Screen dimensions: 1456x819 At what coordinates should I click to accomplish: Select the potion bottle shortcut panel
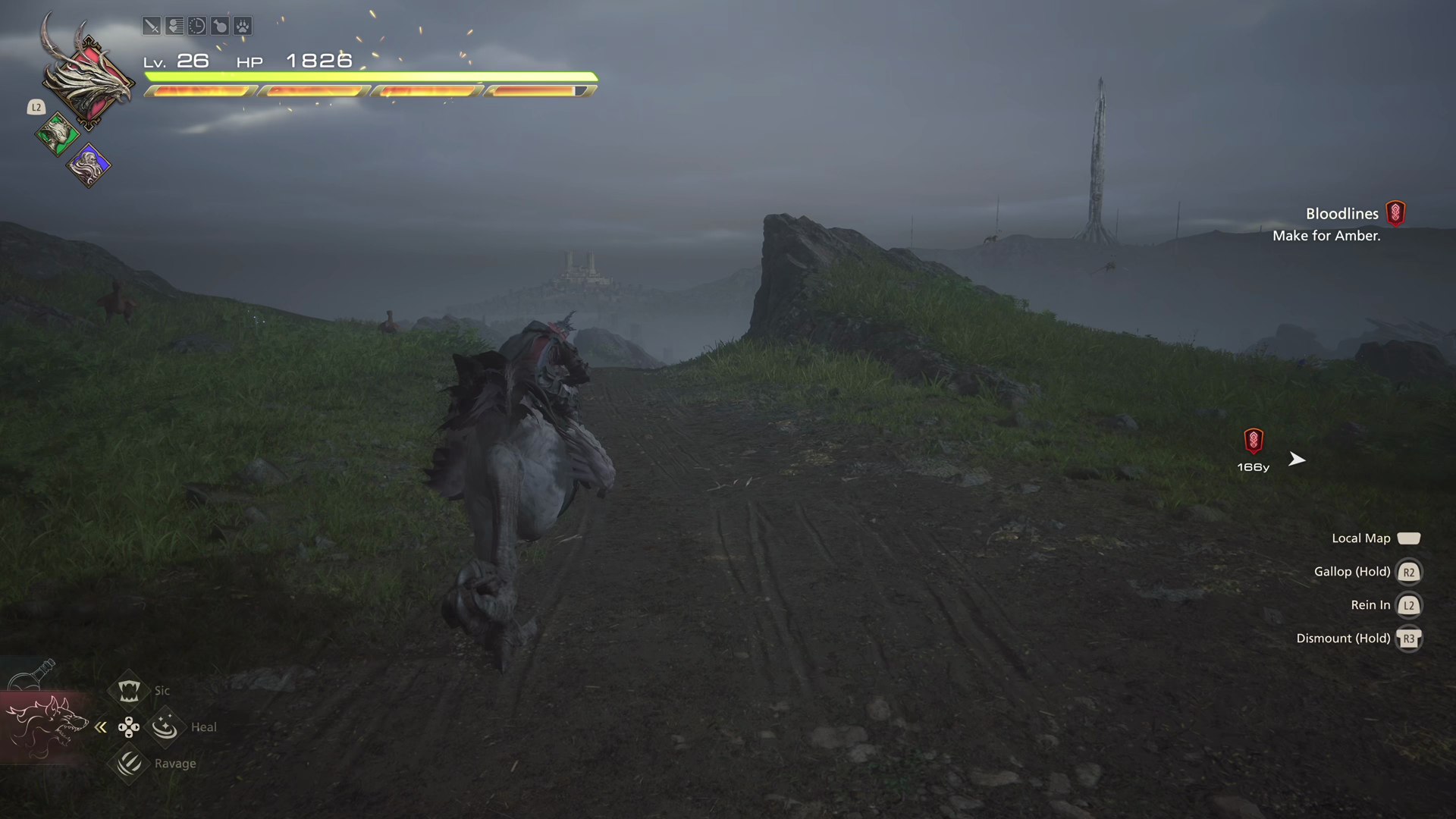pyautogui.click(x=32, y=675)
